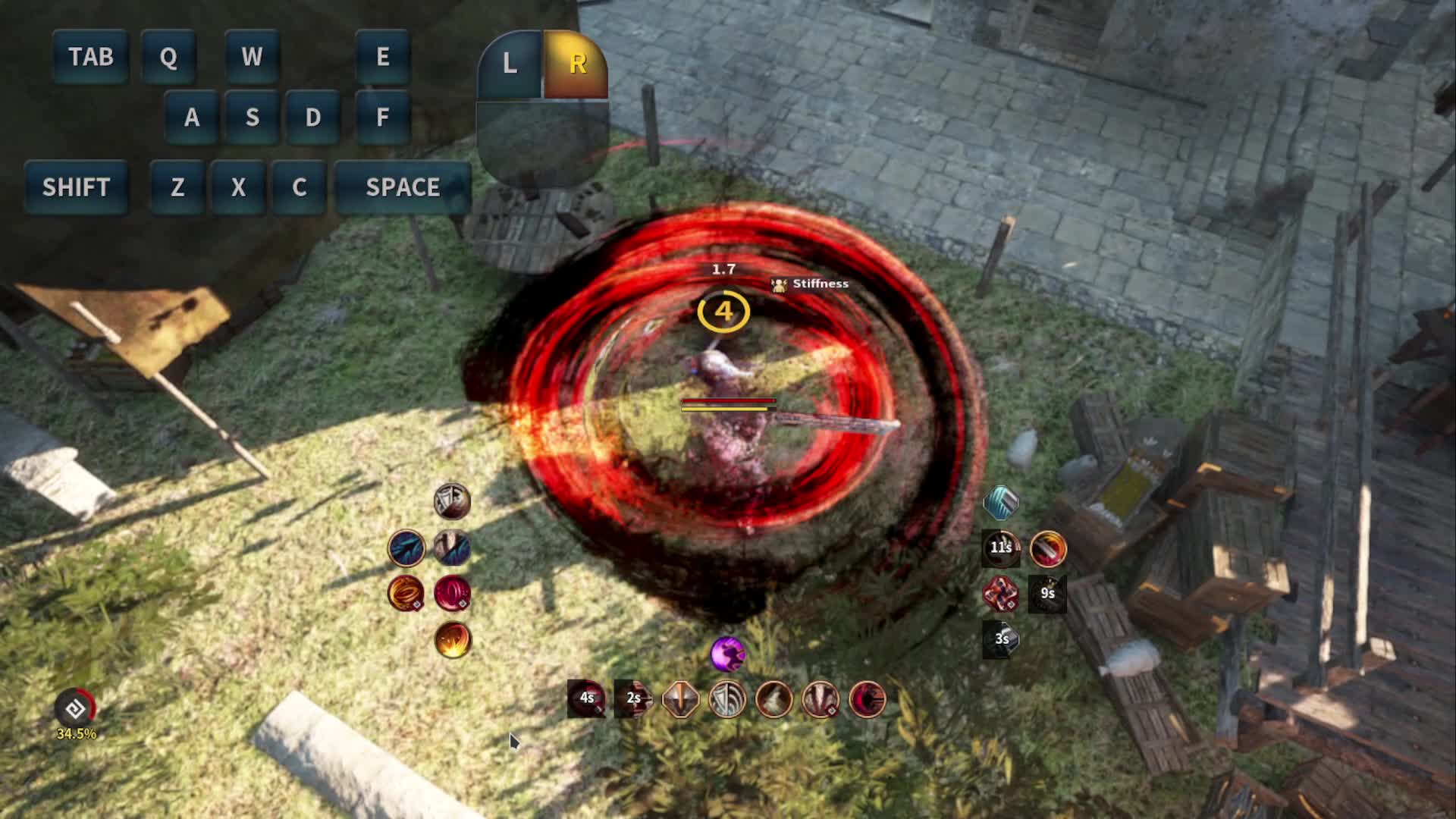Screen dimensions: 1456x819
Task: Use the purple orb skill icon
Action: point(727,654)
